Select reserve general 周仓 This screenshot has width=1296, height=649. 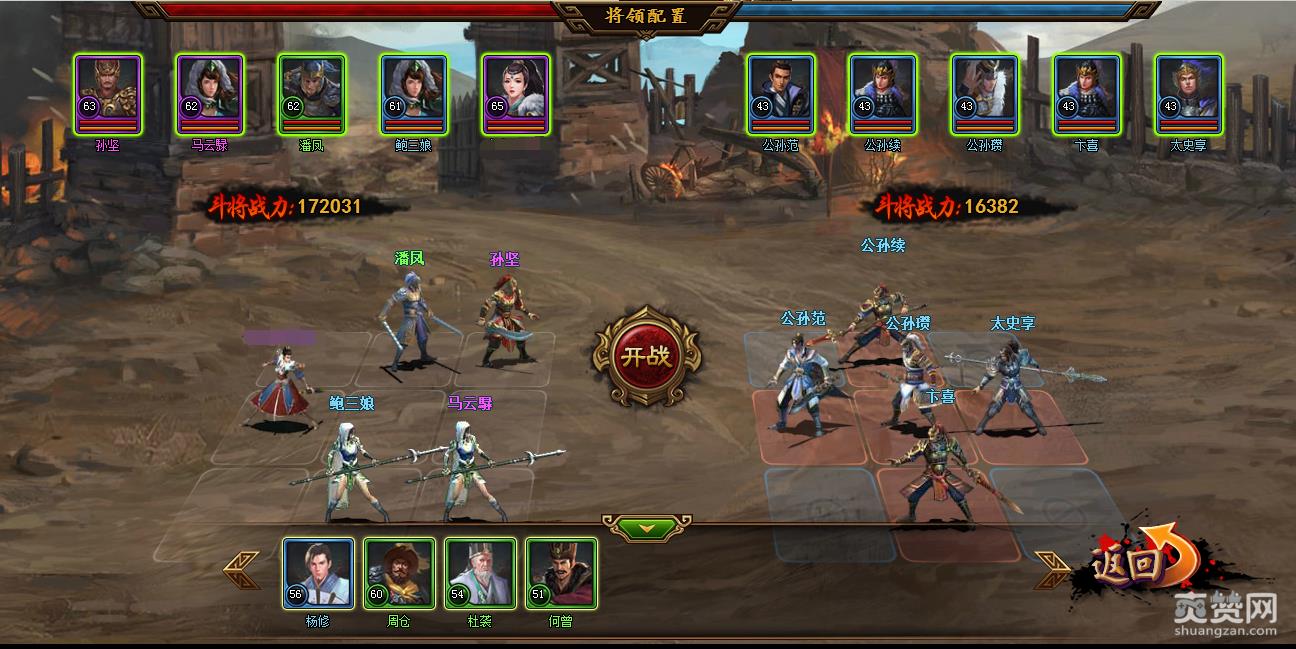pyautogui.click(x=399, y=573)
